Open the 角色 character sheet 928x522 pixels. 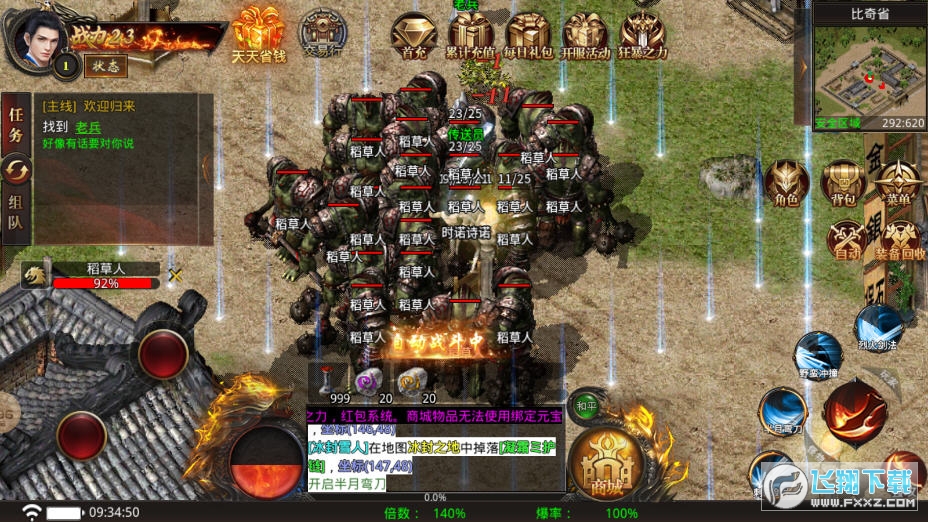tap(786, 183)
